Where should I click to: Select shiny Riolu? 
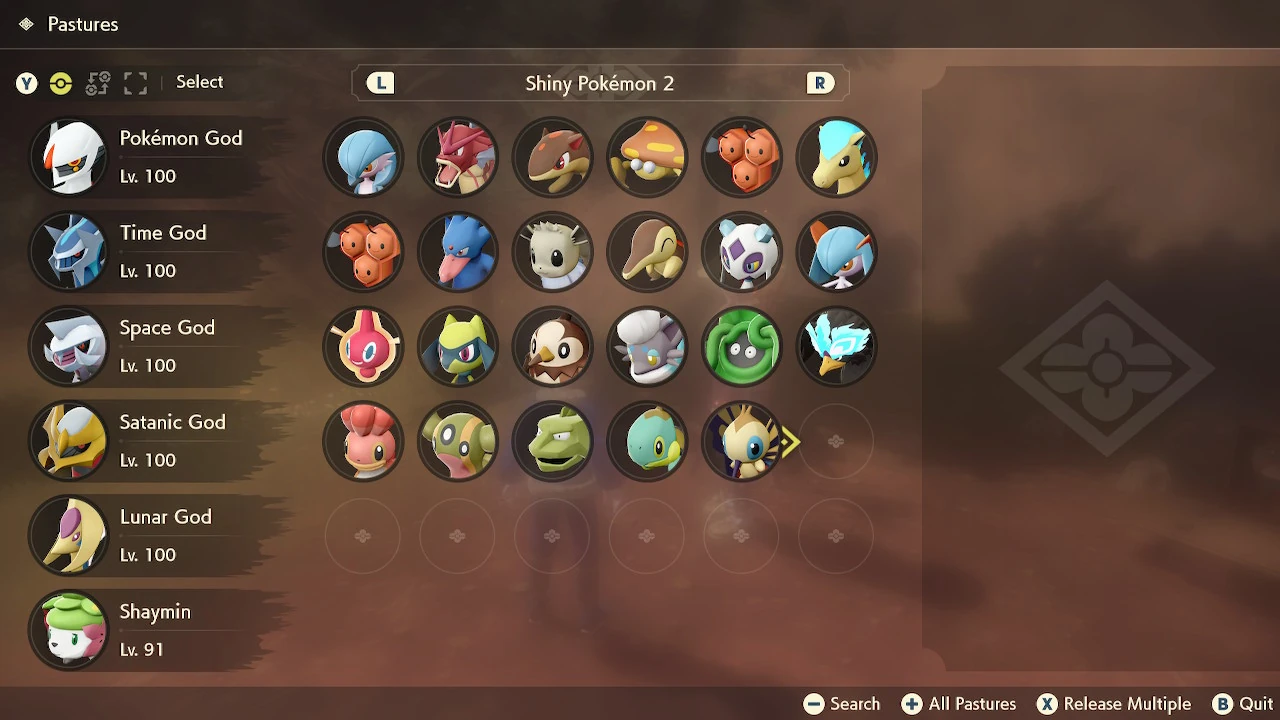click(458, 346)
